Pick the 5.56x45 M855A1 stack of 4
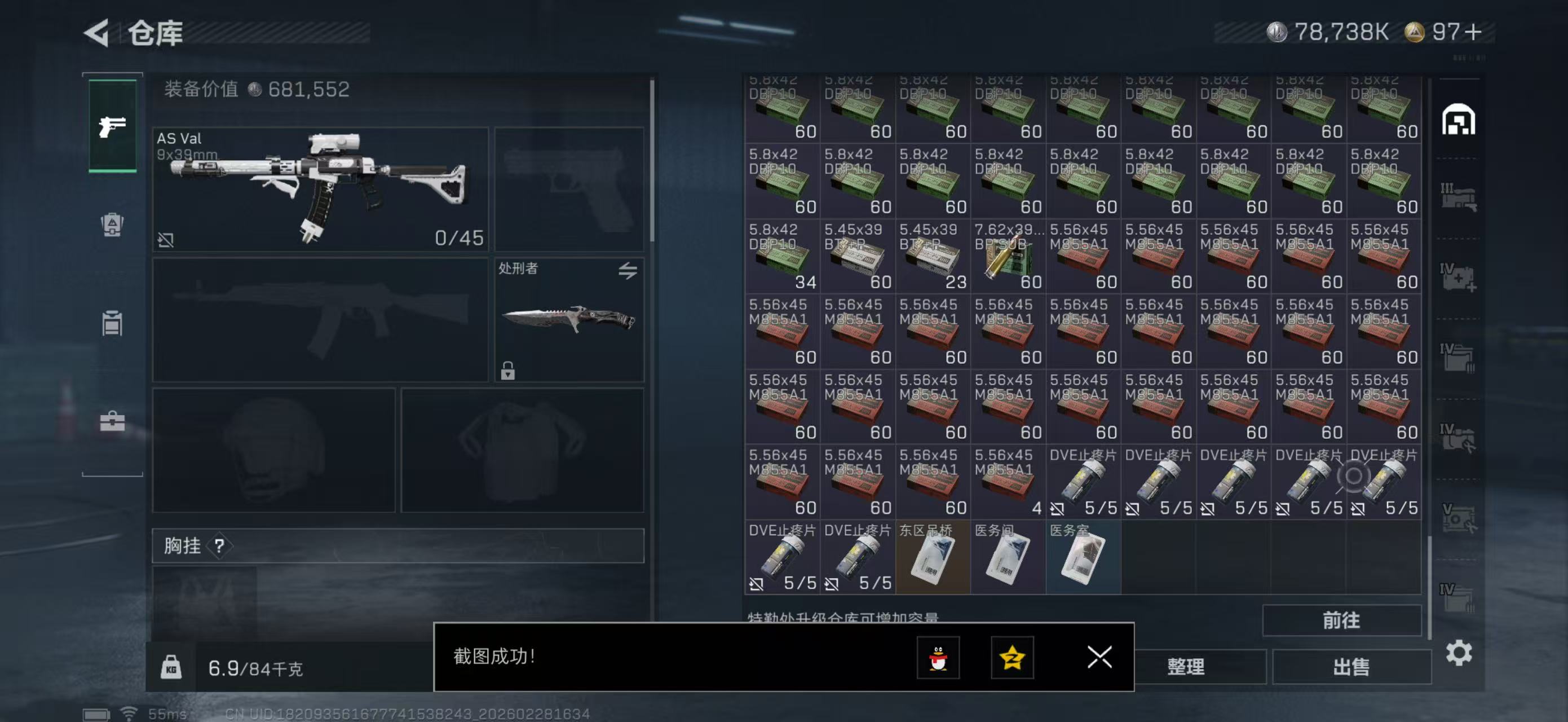The height and width of the screenshot is (722, 1568). tap(1008, 482)
